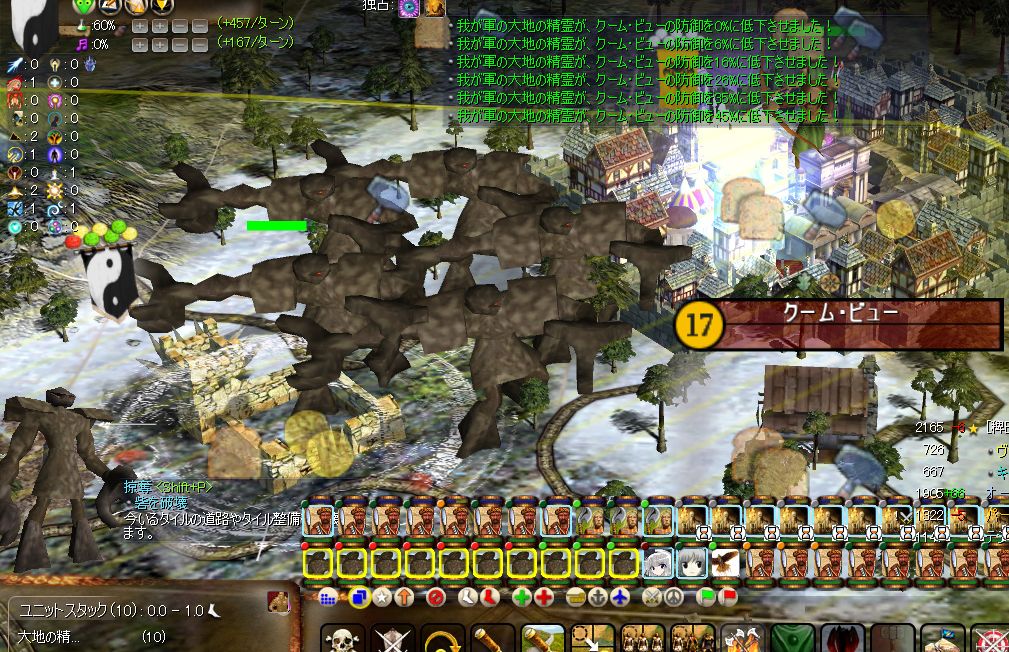Click the blue dotted grid grouping button
The height and width of the screenshot is (652, 1009).
[328, 597]
